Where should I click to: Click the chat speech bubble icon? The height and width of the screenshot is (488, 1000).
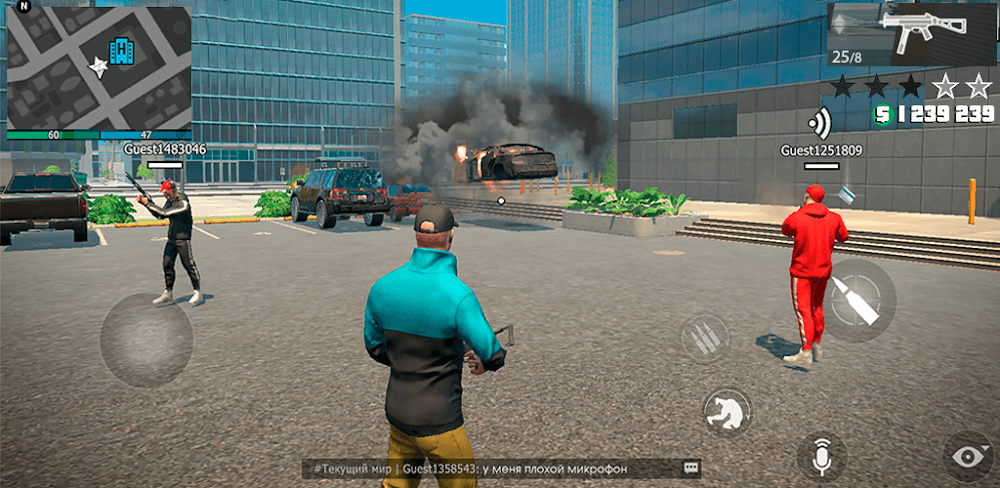(x=690, y=468)
